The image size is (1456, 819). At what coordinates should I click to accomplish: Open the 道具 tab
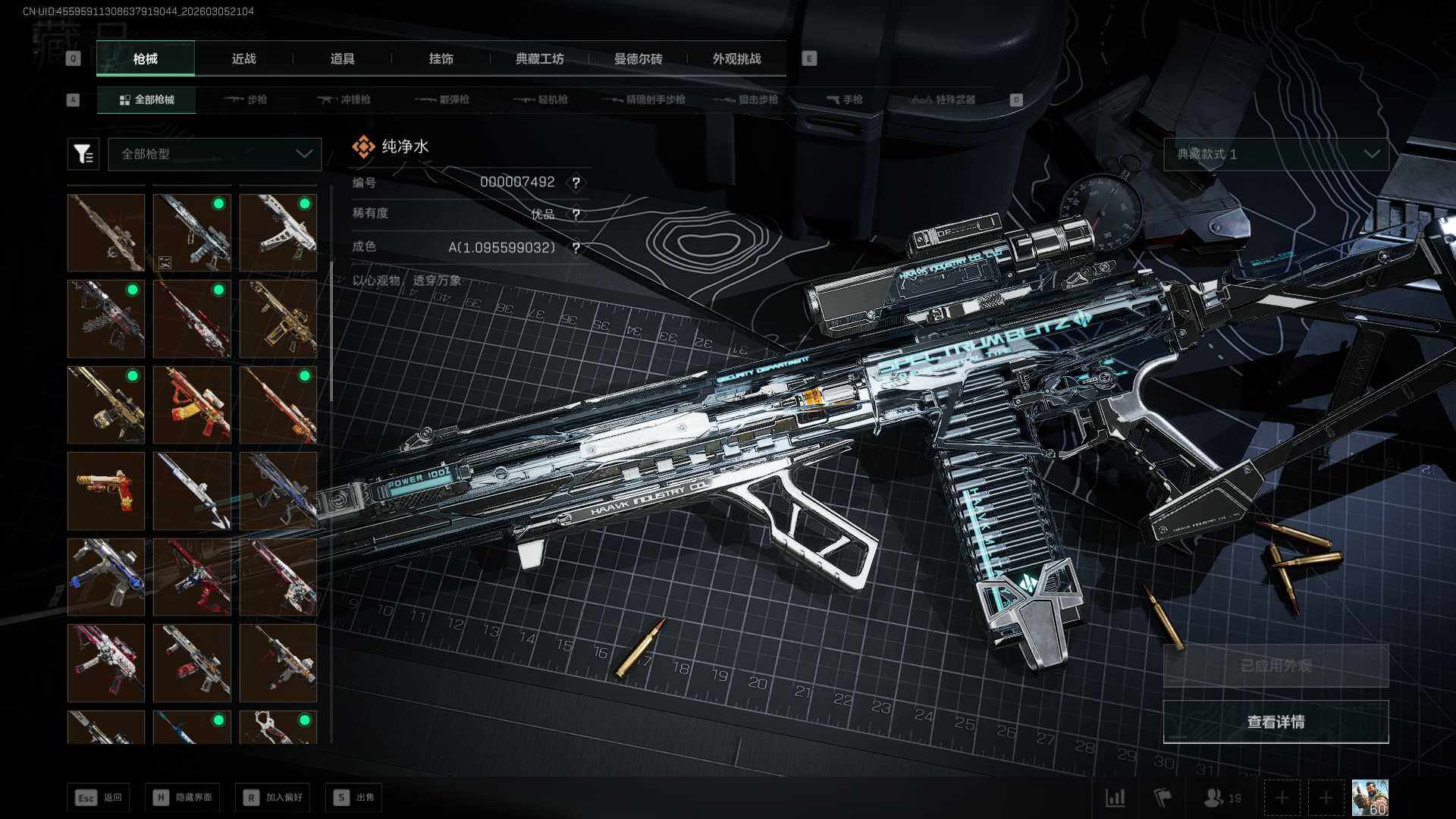pos(342,58)
